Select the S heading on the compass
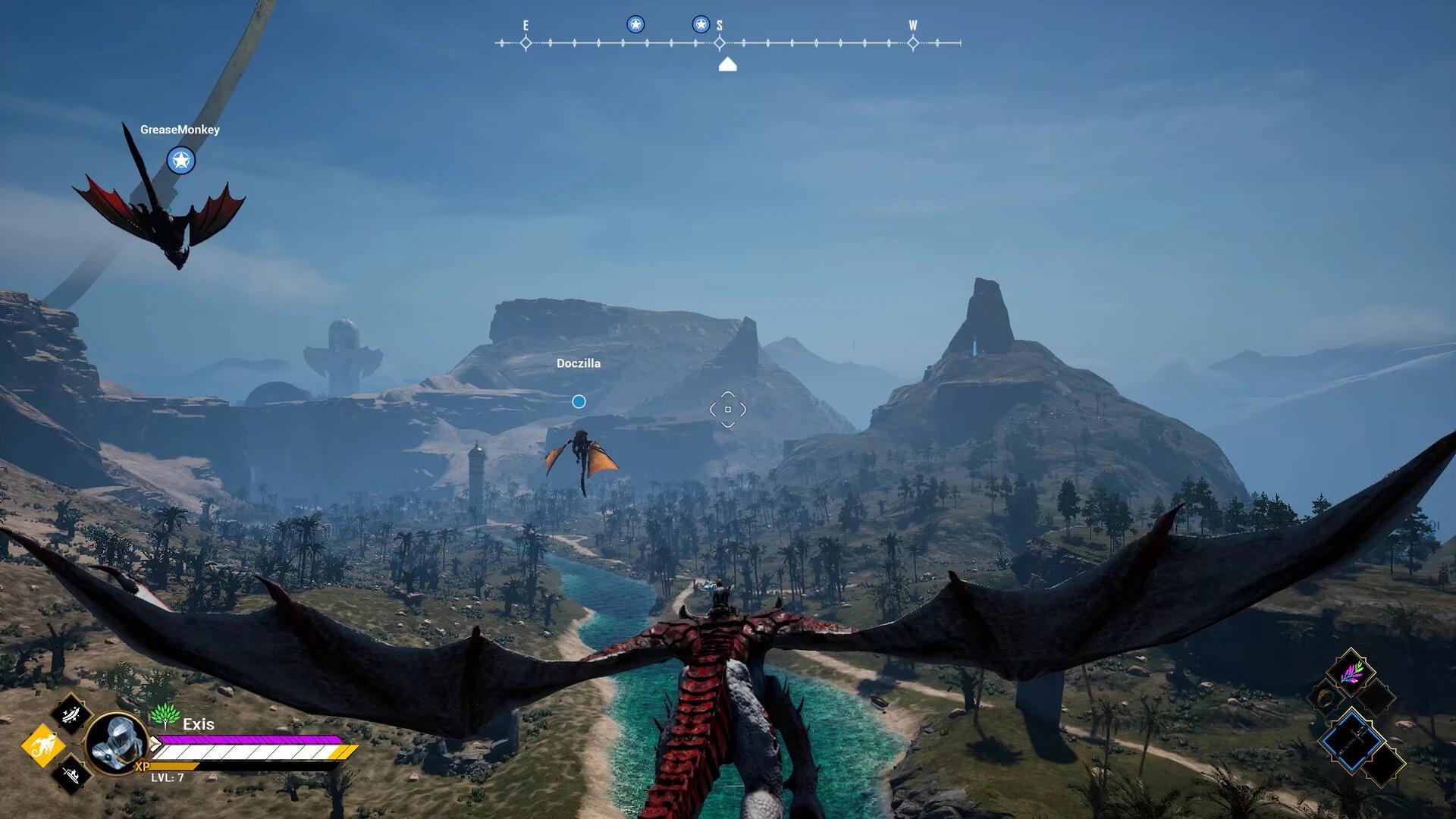The width and height of the screenshot is (1456, 819). [x=719, y=25]
